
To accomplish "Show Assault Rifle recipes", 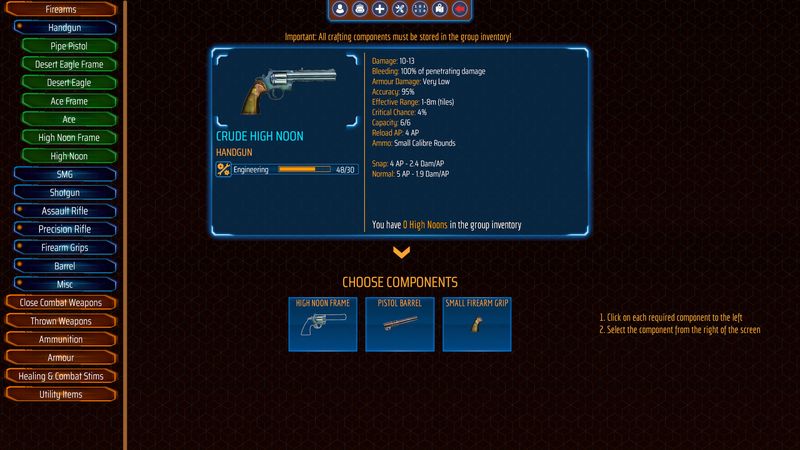I will point(64,211).
